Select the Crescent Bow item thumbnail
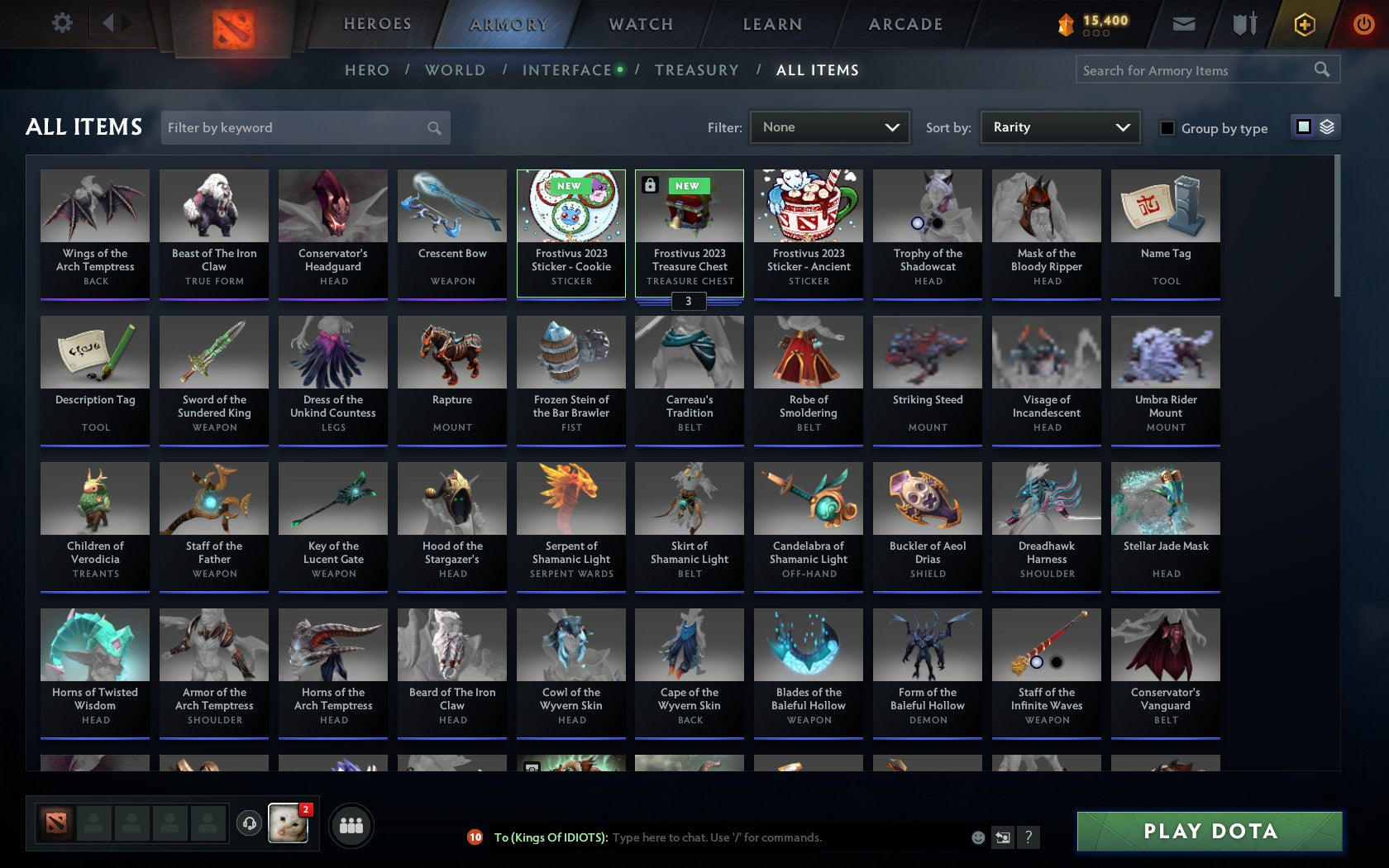1389x868 pixels. (451, 204)
